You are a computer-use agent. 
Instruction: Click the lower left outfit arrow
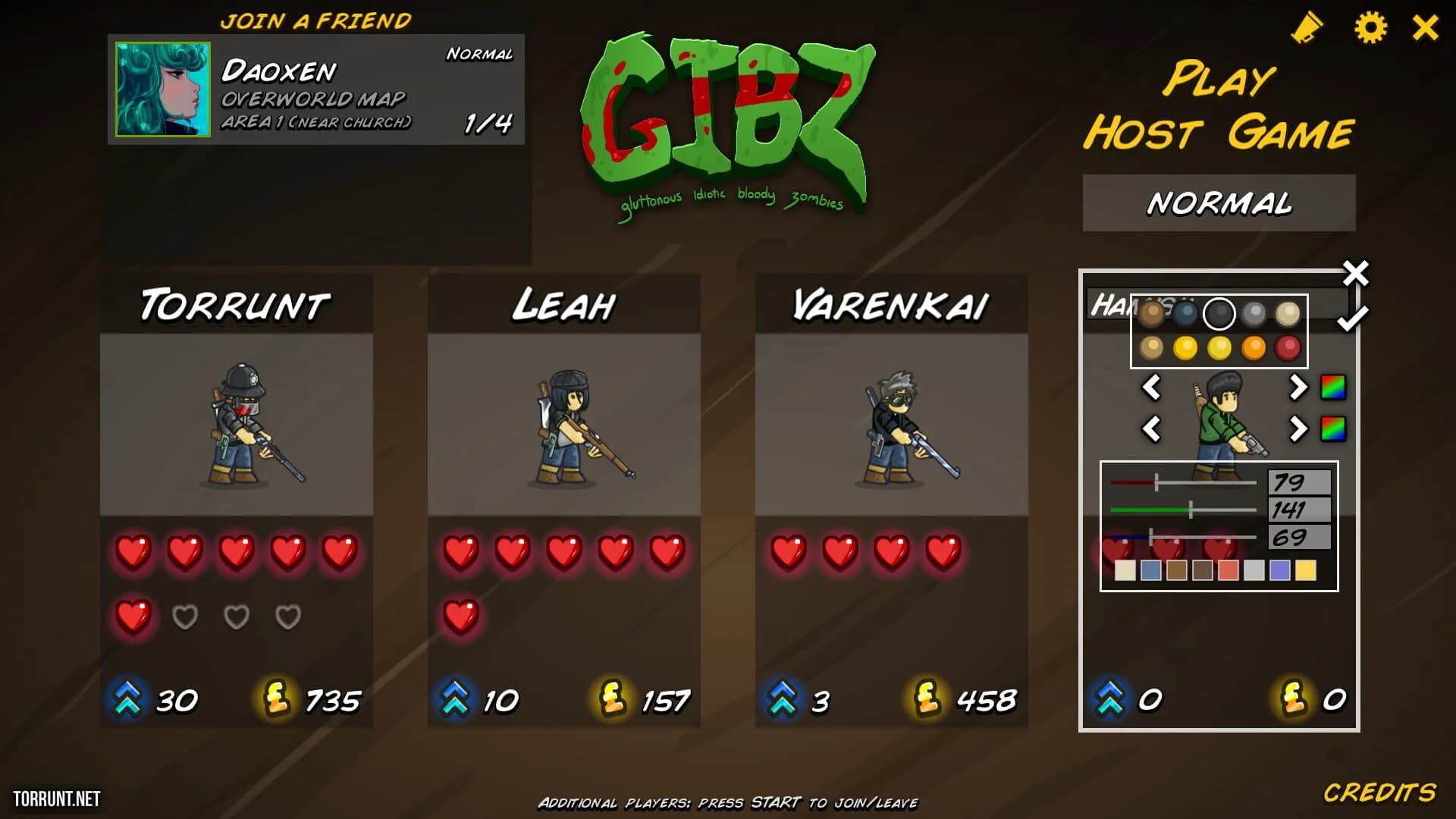coord(1153,431)
